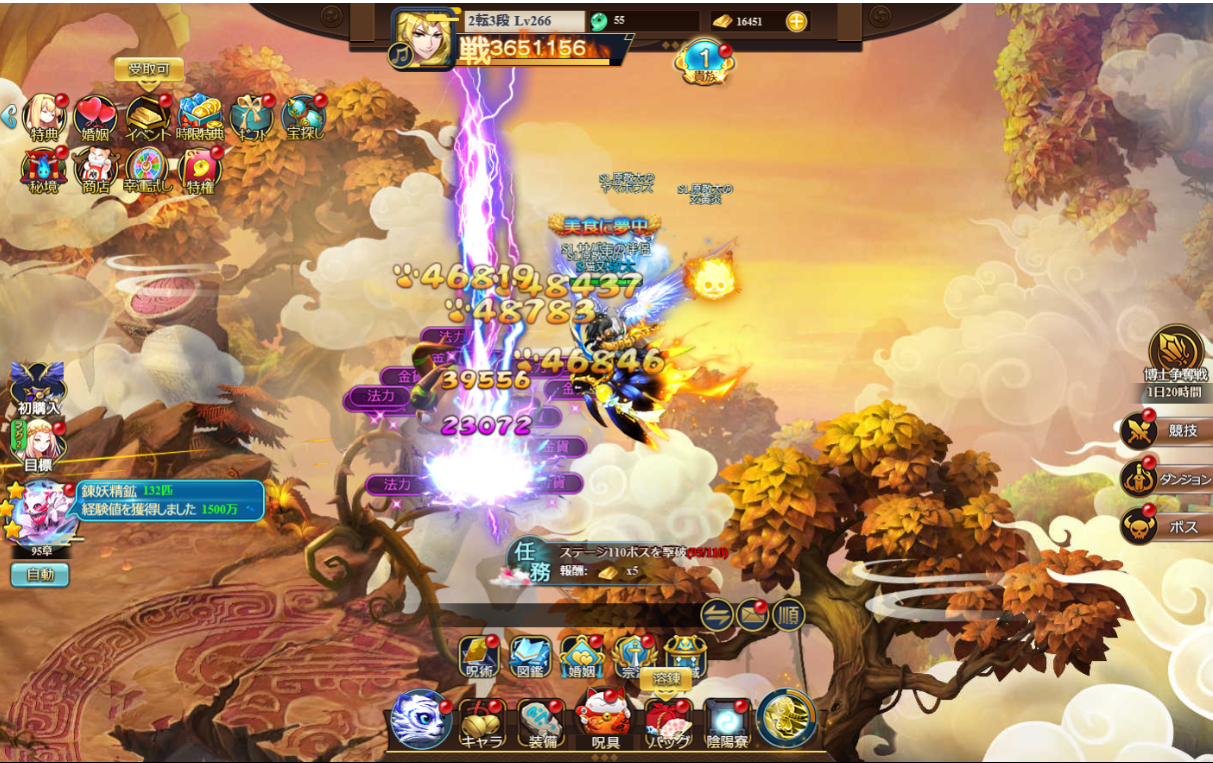The width and height of the screenshot is (1213, 763).
Task: Toggle the 自動 auto-battle button
Action: (40, 575)
